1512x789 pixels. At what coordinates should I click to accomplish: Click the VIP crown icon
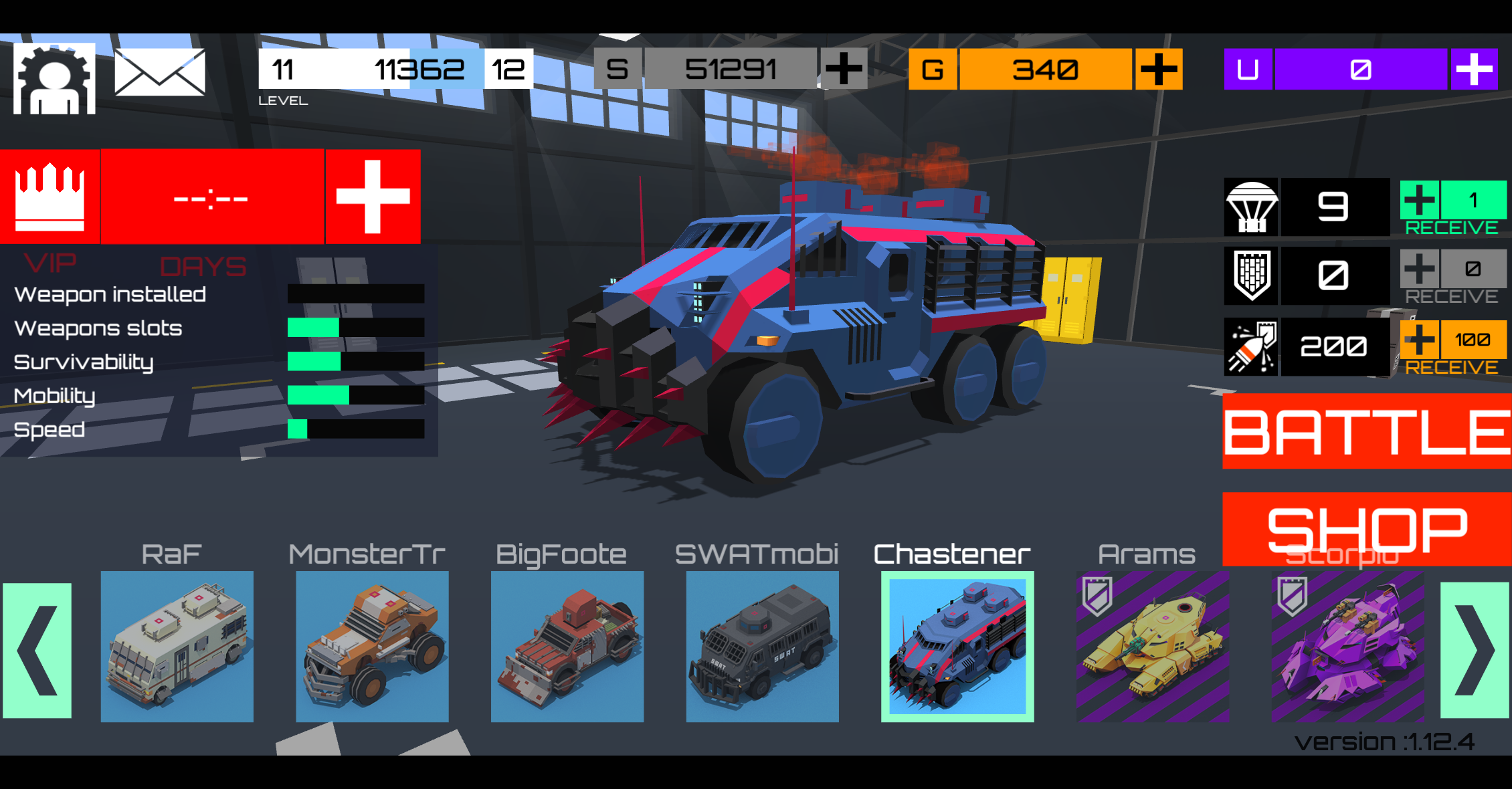pos(50,195)
